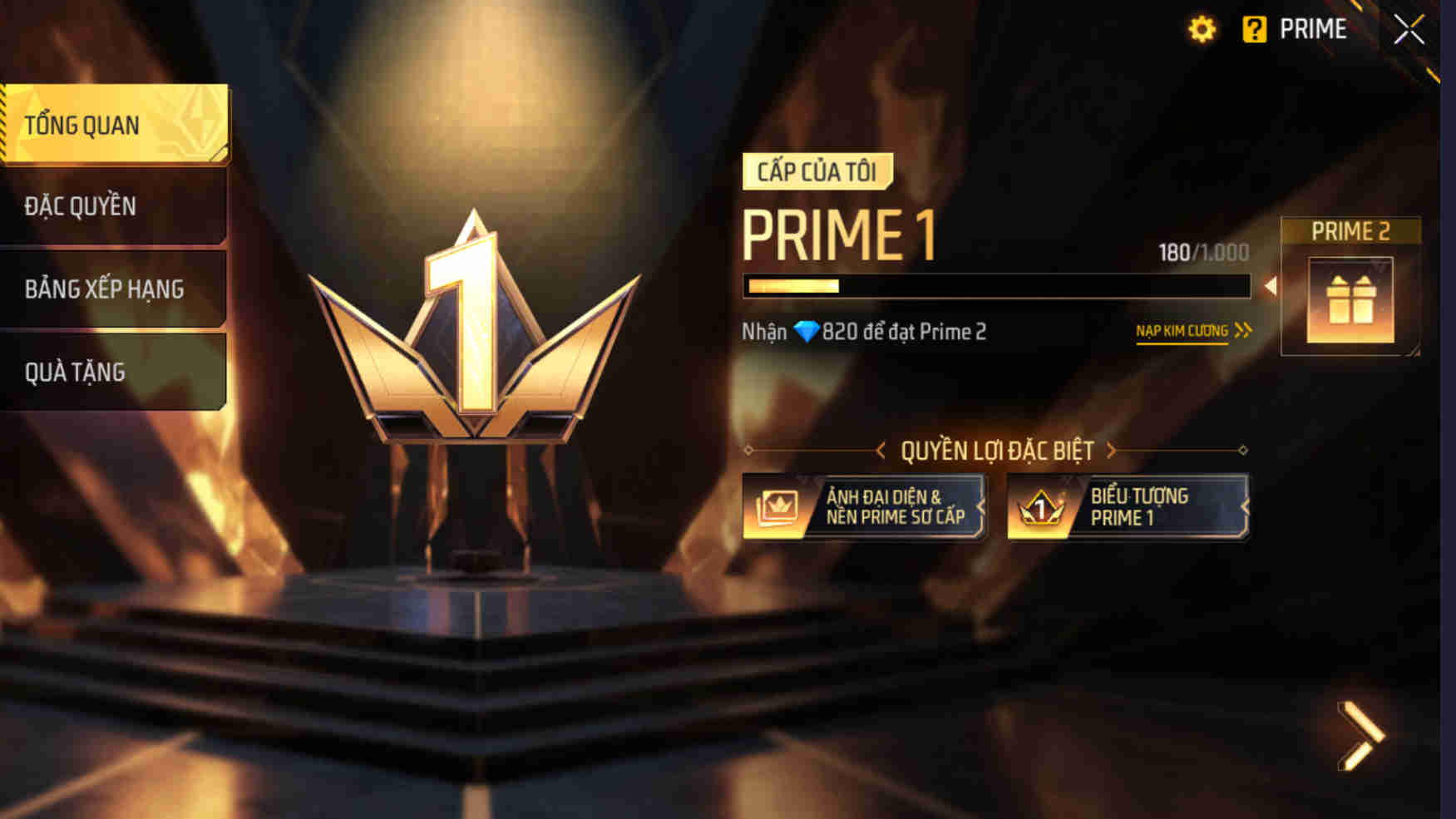Click the Prime progress bar showing 180/1.000
This screenshot has width=1456, height=819.
996,288
